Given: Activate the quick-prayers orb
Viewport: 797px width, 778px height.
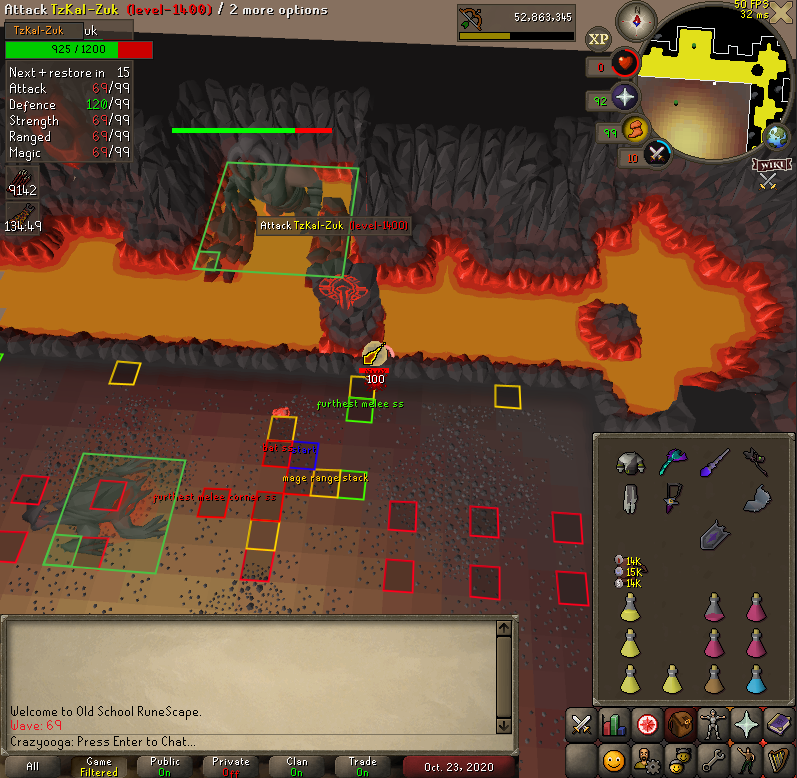Looking at the screenshot, I should (626, 96).
